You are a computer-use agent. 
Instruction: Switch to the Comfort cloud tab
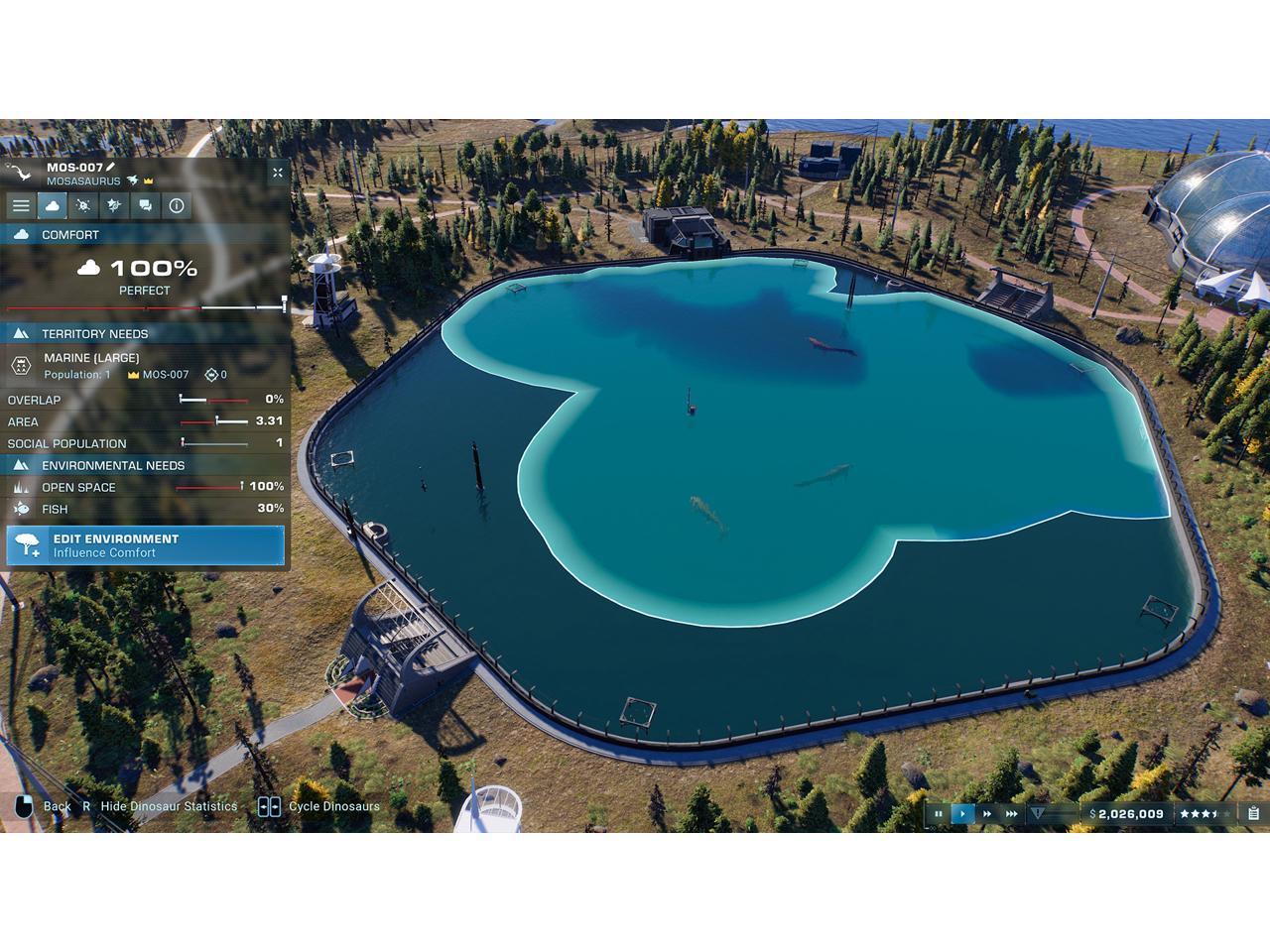point(52,205)
